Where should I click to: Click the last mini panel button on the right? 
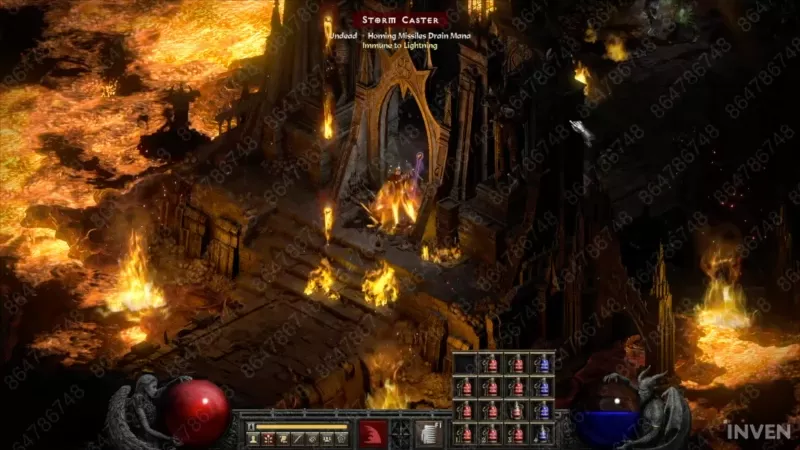point(342,438)
